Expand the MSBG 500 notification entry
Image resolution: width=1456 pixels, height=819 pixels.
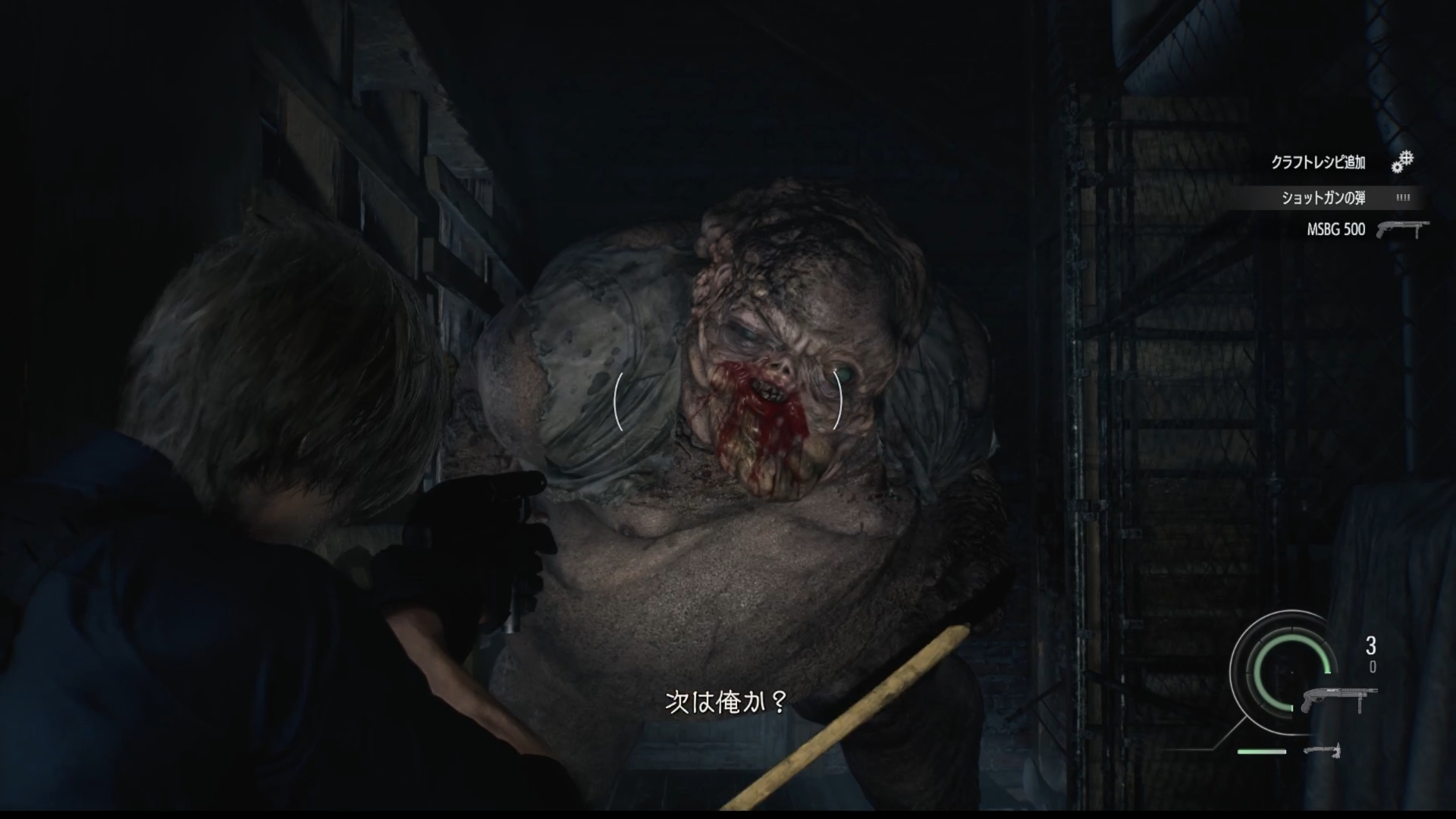pos(1335,229)
